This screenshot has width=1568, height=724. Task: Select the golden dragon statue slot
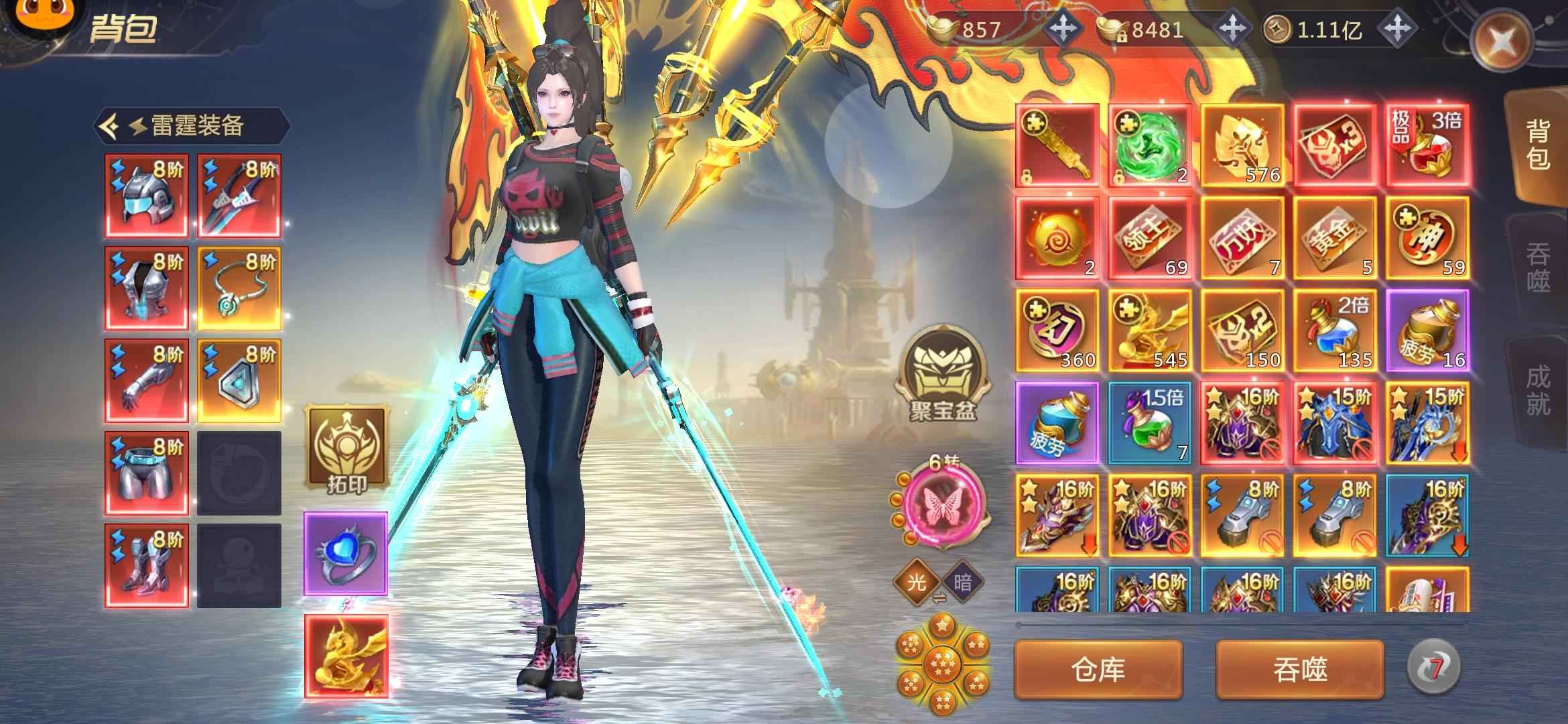click(x=346, y=656)
